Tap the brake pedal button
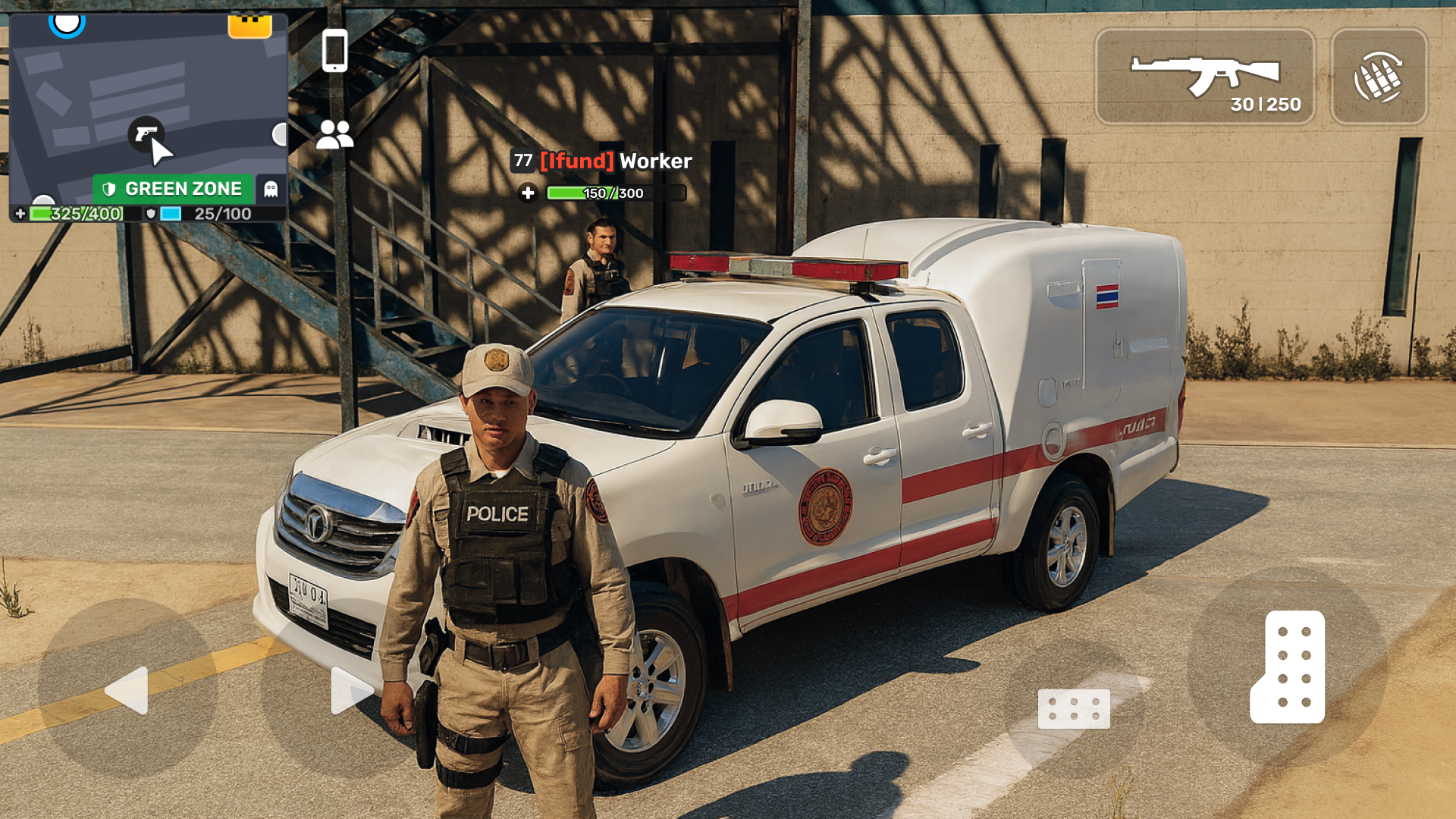This screenshot has height=819, width=1456. tap(1074, 708)
